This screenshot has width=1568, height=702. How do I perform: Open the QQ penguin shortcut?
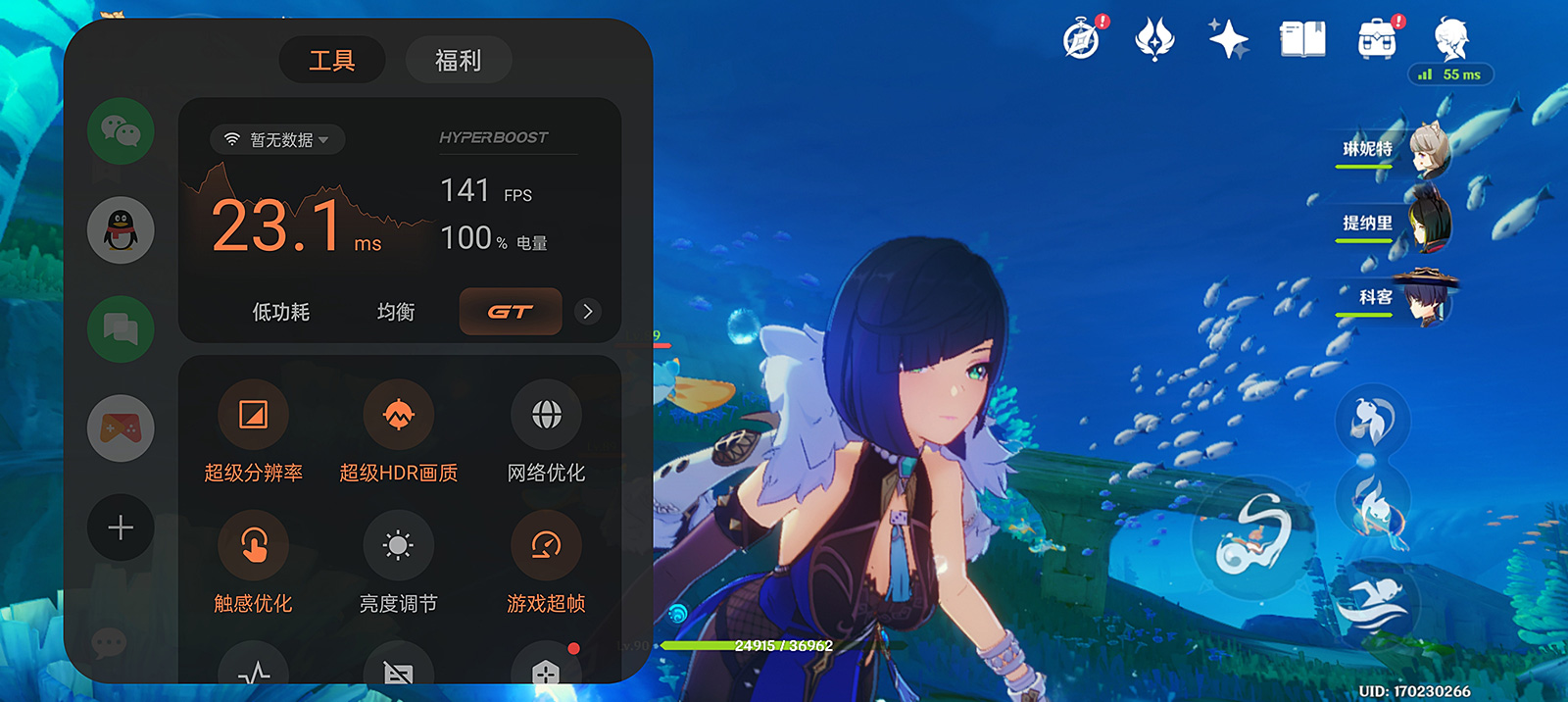point(121,230)
